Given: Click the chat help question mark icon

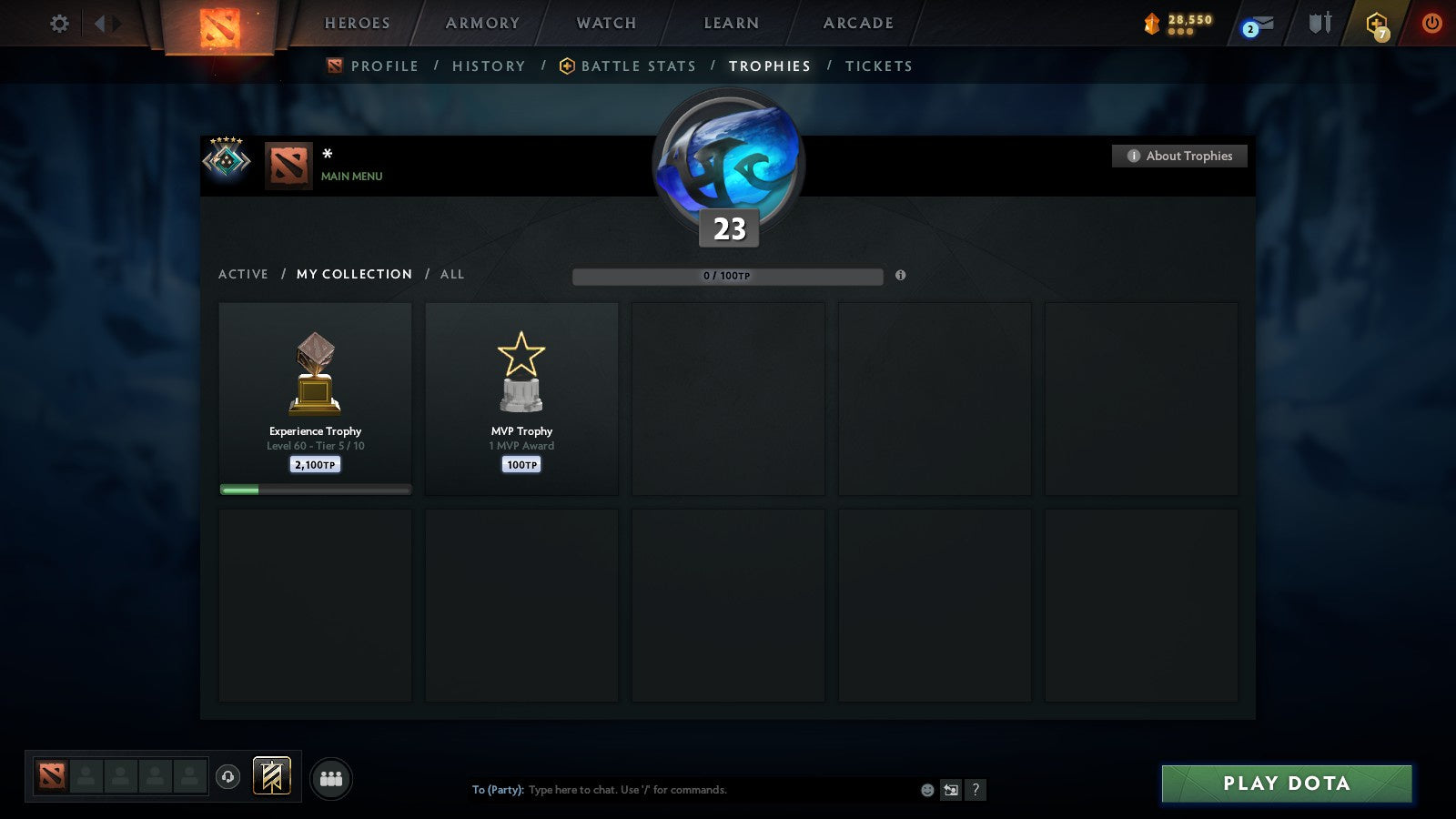Looking at the screenshot, I should 975,790.
